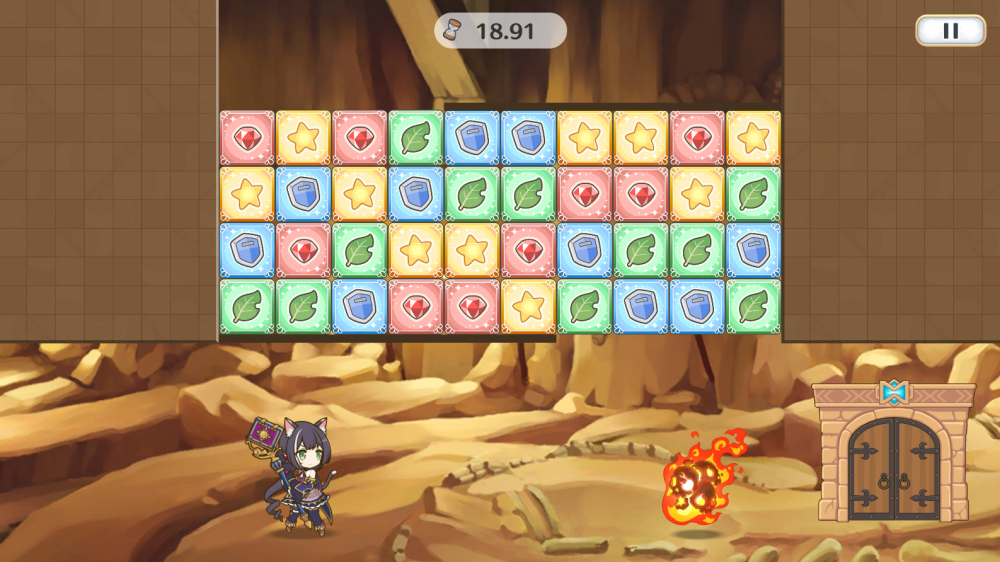Pick the green leaf tile at grid's bottom-left corner
The image size is (1000, 562).
(x=246, y=306)
